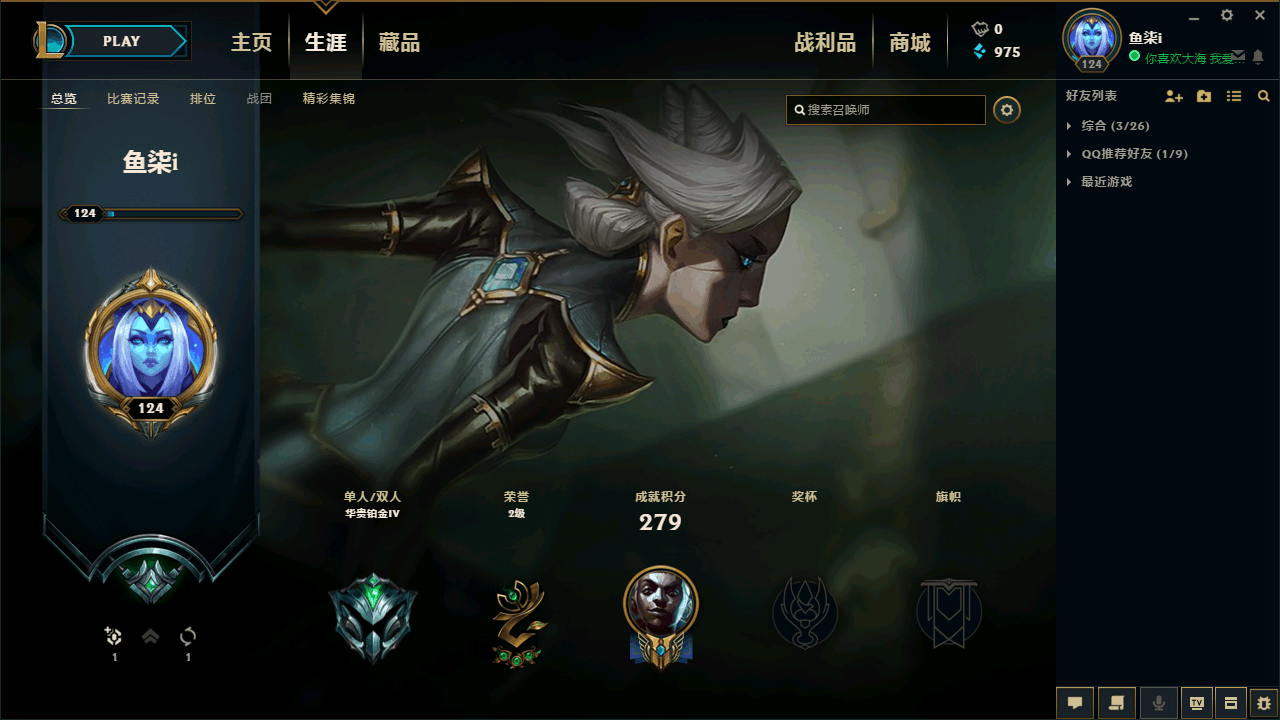
Task: Switch to the 藏品 tab
Action: (399, 41)
